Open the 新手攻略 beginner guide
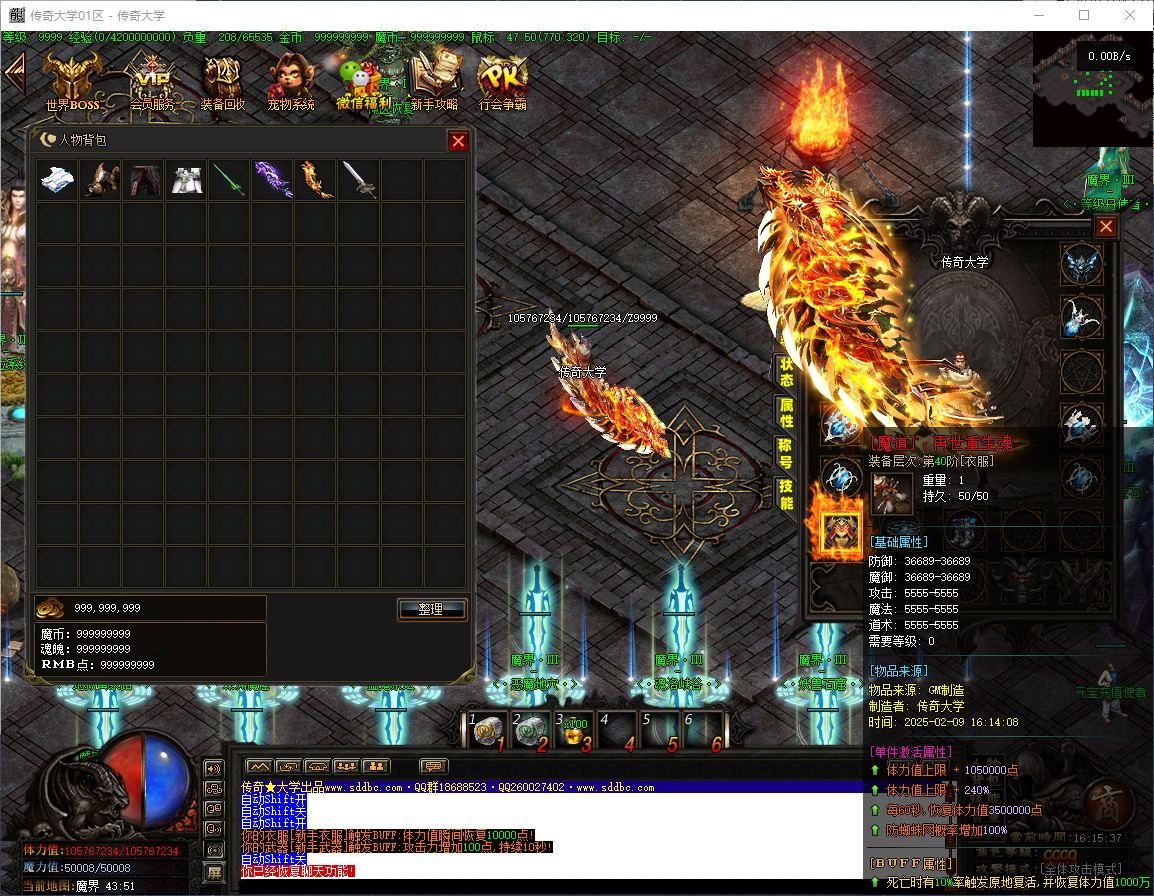The width and height of the screenshot is (1154, 896). tap(435, 80)
